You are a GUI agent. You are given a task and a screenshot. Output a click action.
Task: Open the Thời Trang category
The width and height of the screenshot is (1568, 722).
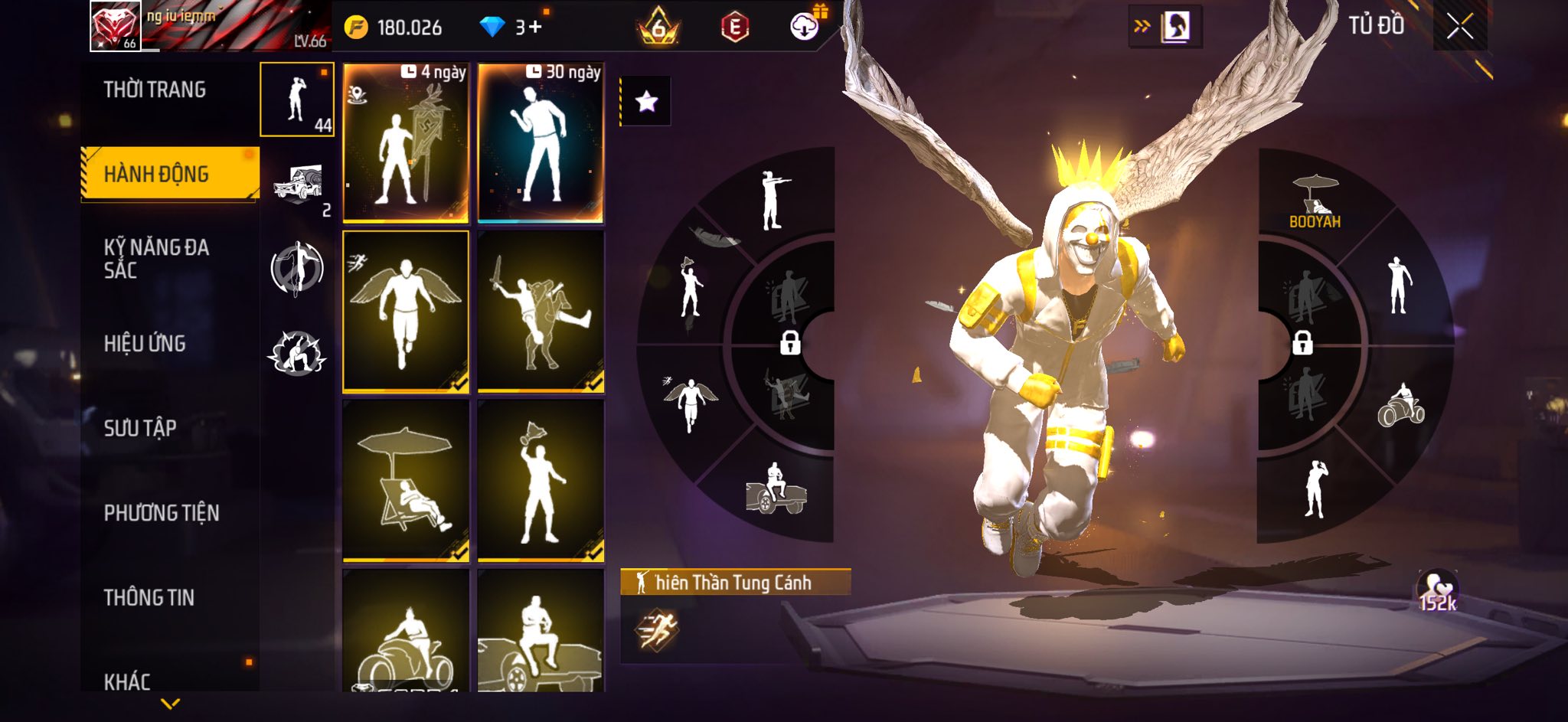coord(155,90)
